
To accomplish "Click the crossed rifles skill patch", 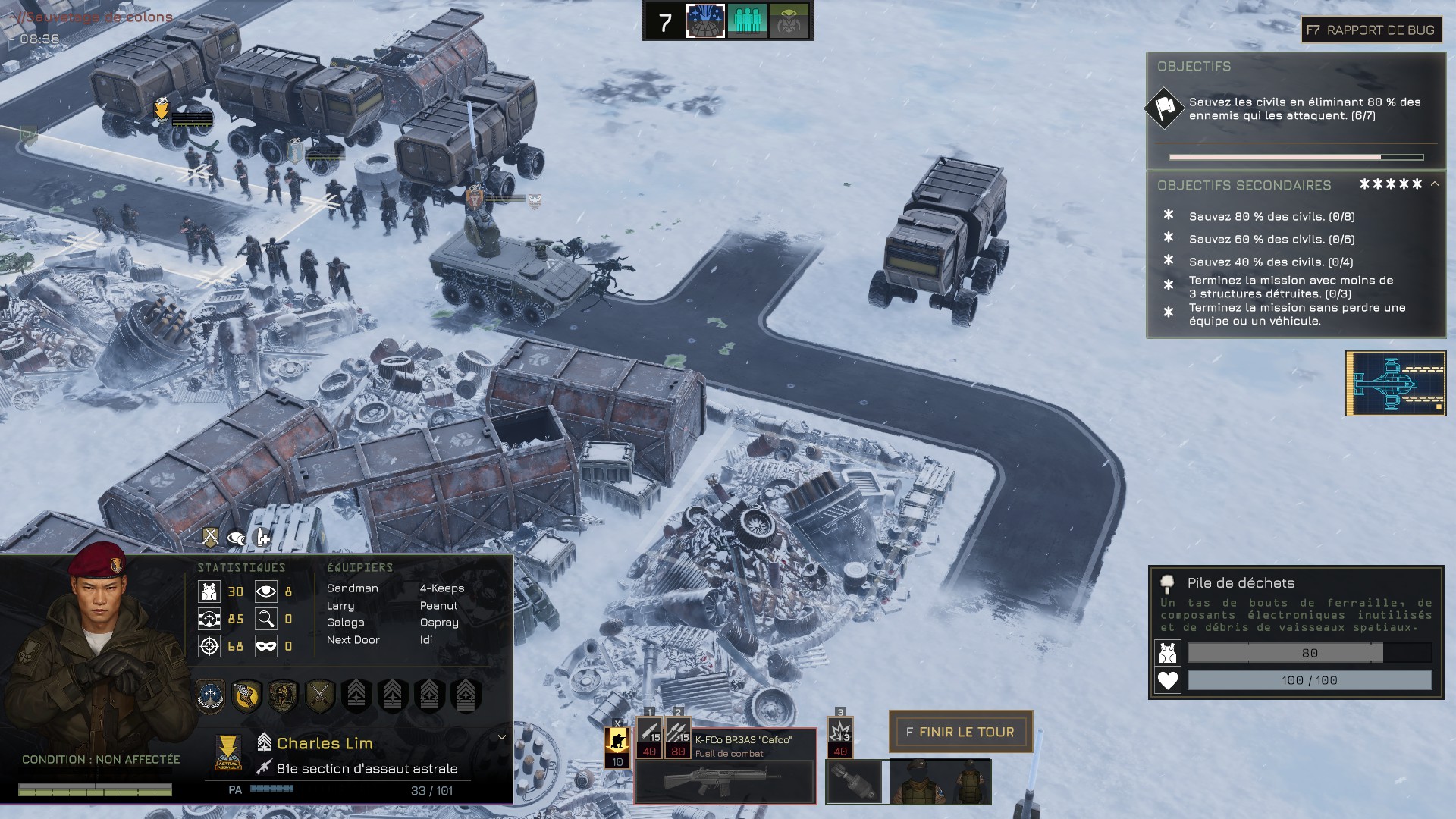I will click(319, 694).
